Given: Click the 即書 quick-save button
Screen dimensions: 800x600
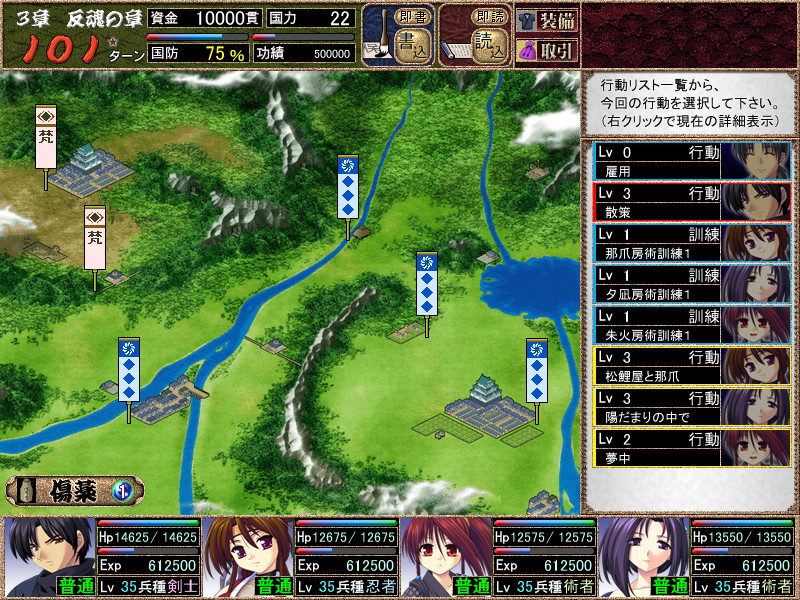Looking at the screenshot, I should click(408, 18).
